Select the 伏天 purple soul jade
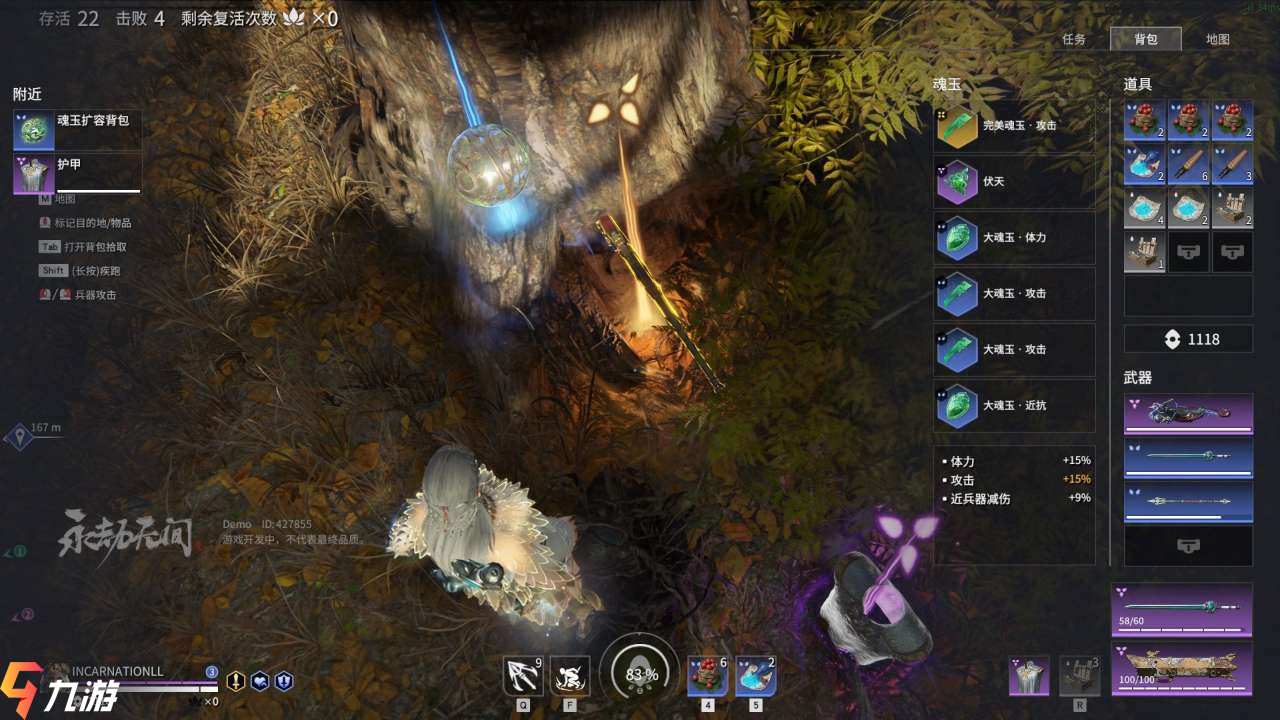This screenshot has width=1280, height=720. pos(1014,182)
